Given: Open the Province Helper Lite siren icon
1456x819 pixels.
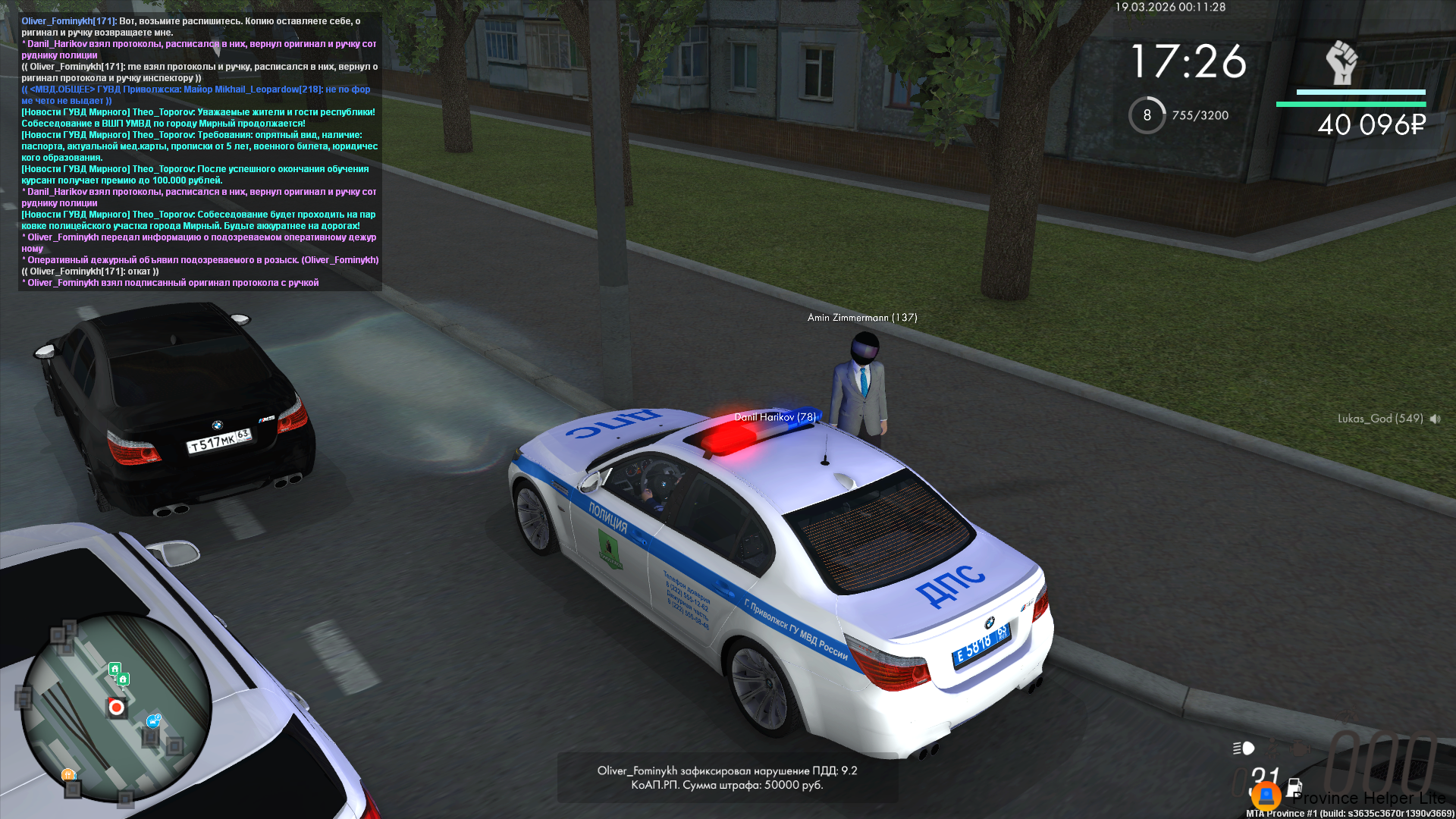Looking at the screenshot, I should coord(1266,796).
